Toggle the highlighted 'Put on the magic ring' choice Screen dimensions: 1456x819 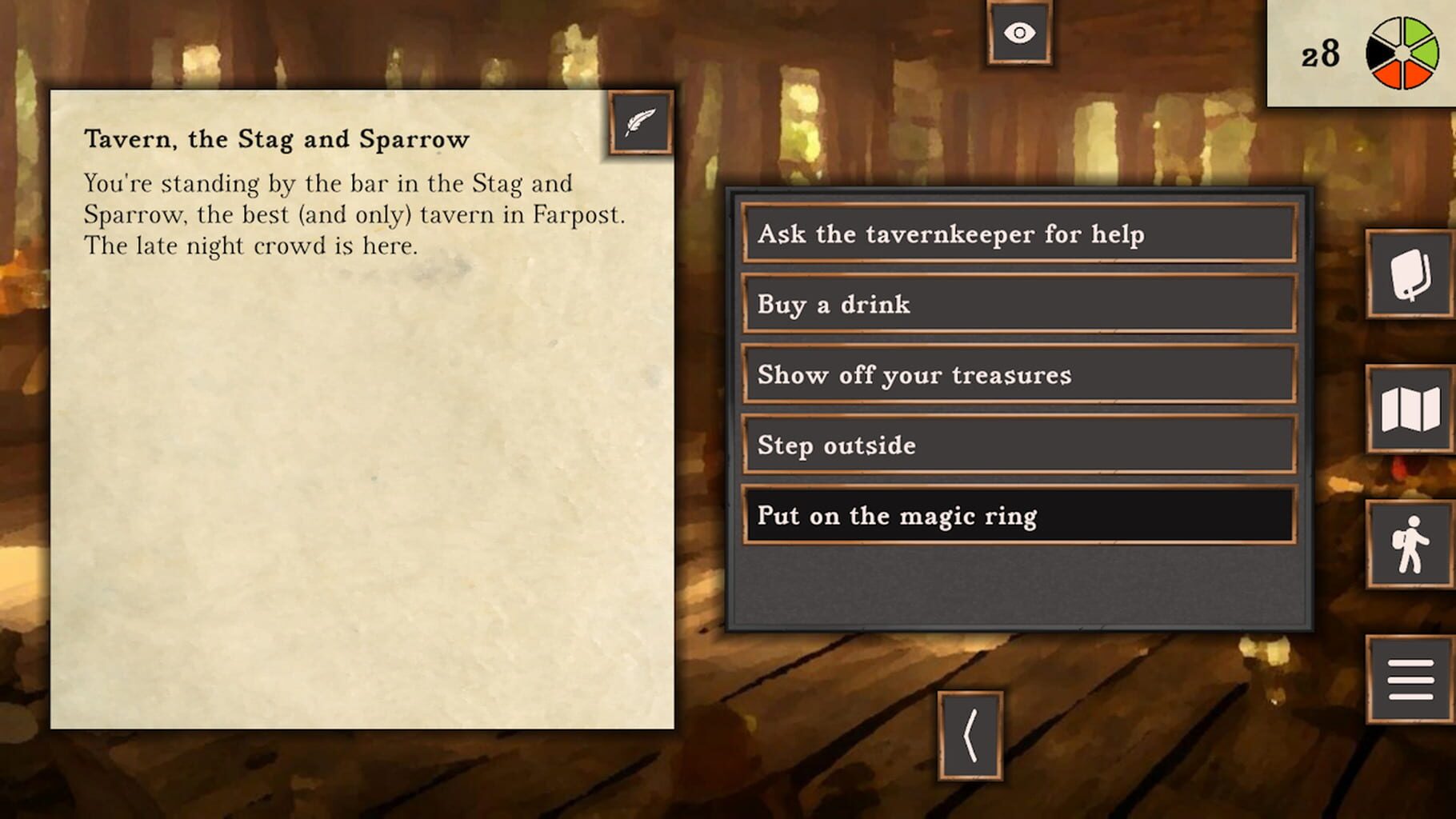(1016, 516)
